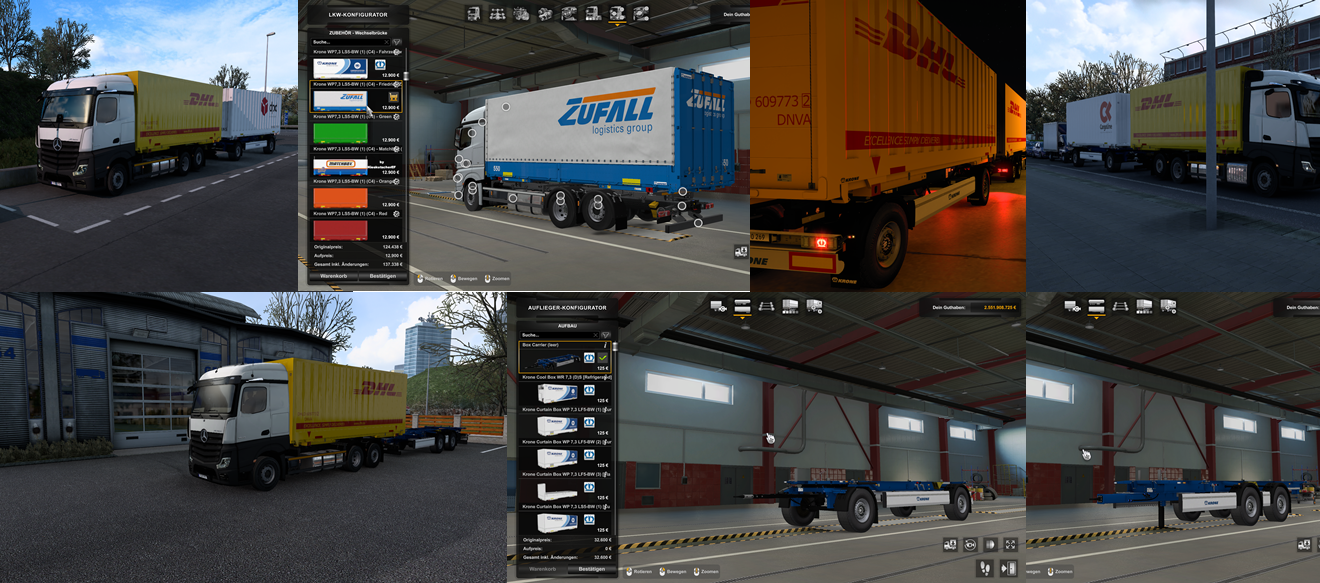The image size is (1320, 583).
Task: Click the exit door icon
Action: 1008,568
